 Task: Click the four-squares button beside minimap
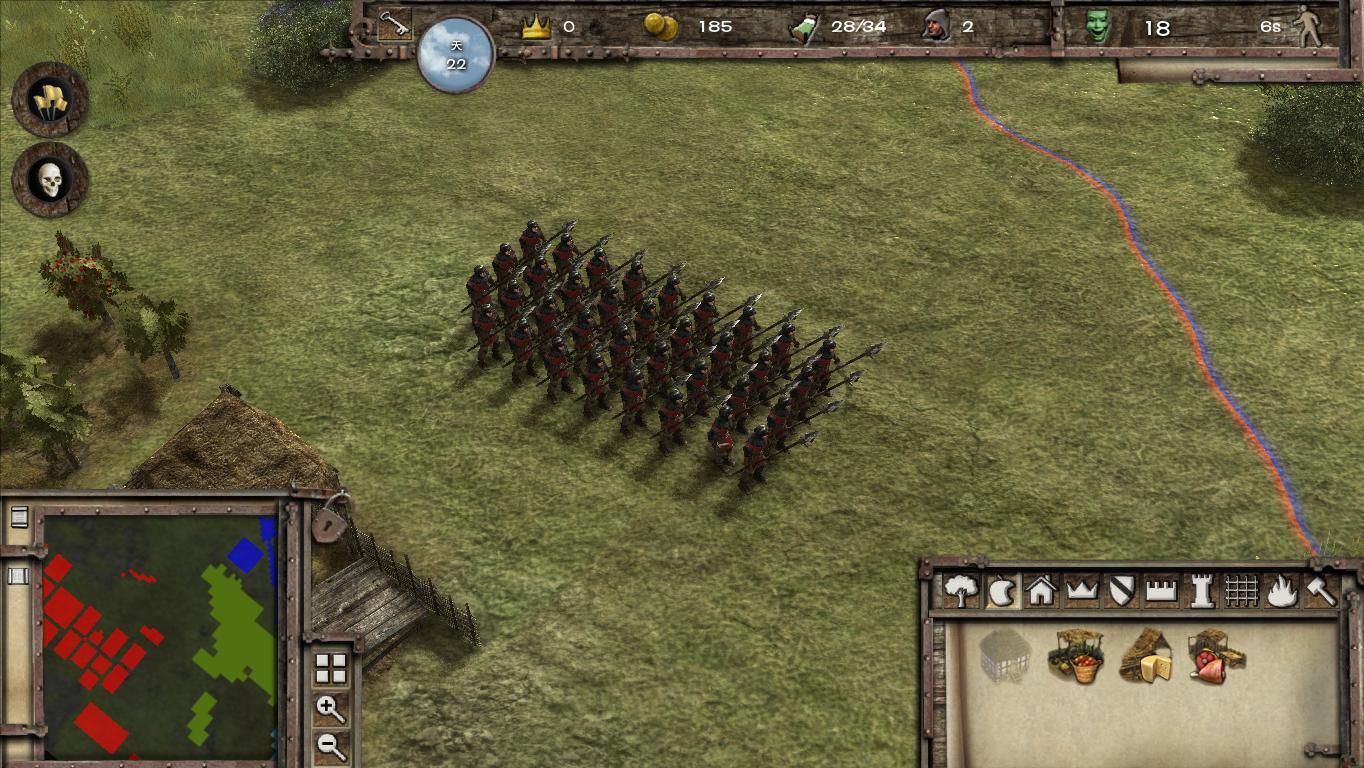pos(330,668)
